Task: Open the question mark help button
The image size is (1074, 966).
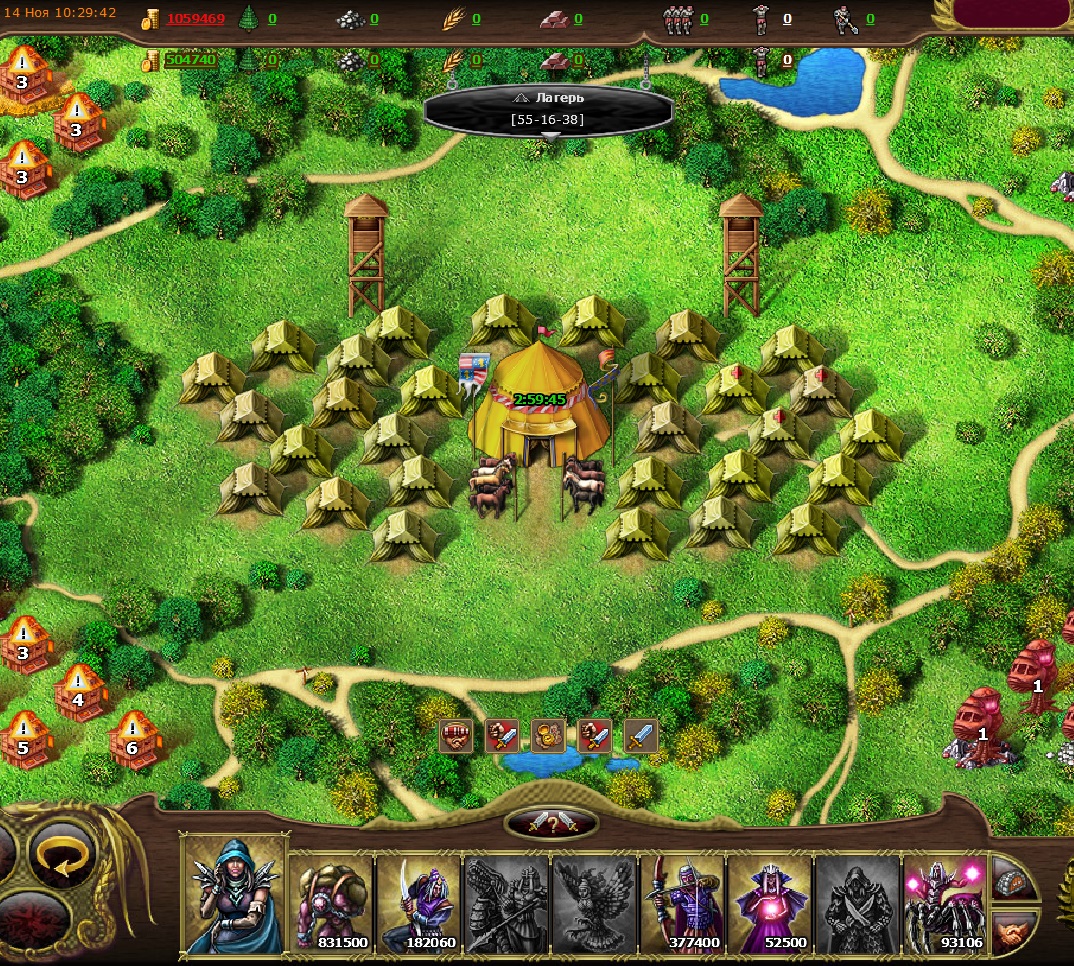Action: tap(552, 824)
